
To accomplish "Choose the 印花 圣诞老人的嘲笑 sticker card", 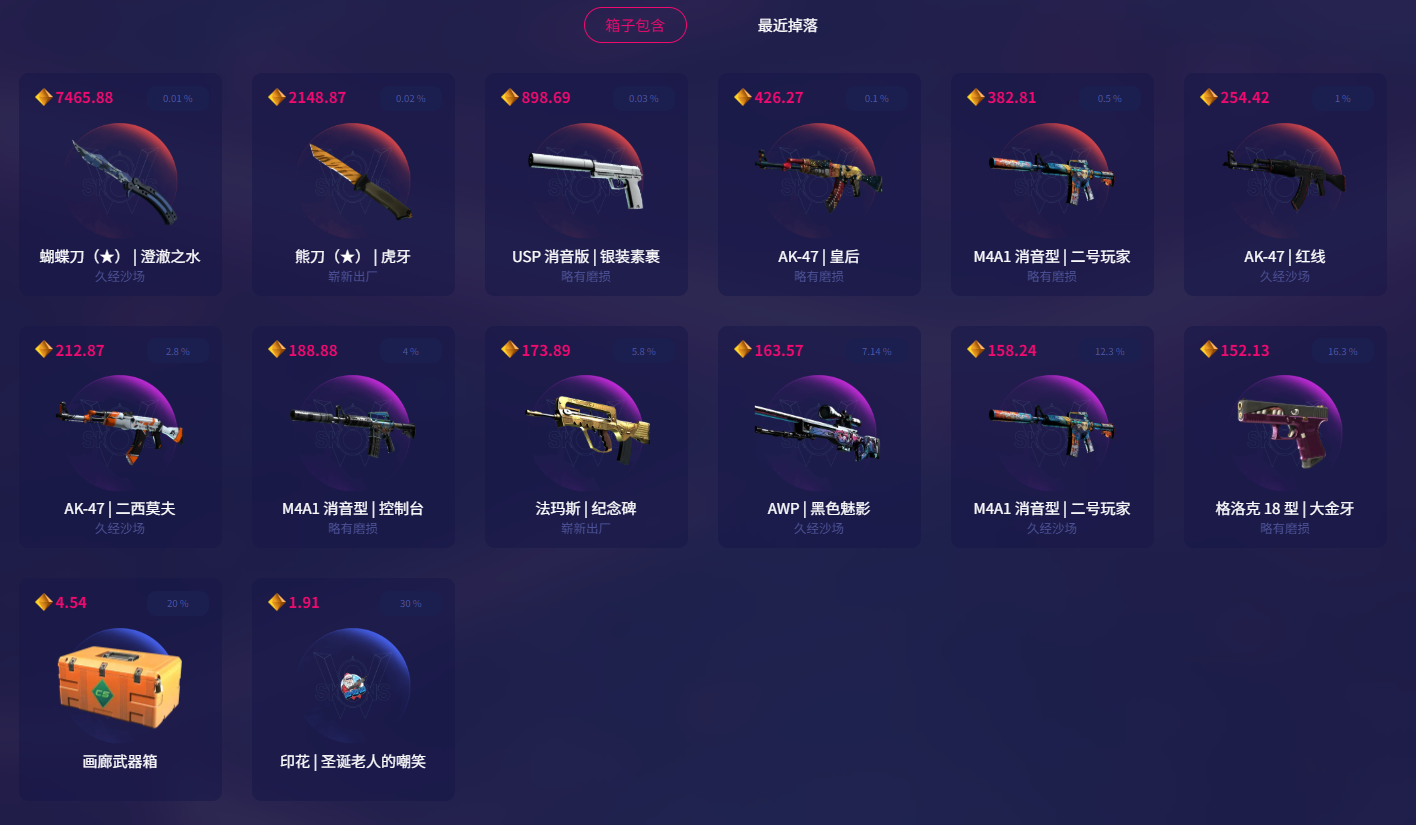I will click(353, 689).
